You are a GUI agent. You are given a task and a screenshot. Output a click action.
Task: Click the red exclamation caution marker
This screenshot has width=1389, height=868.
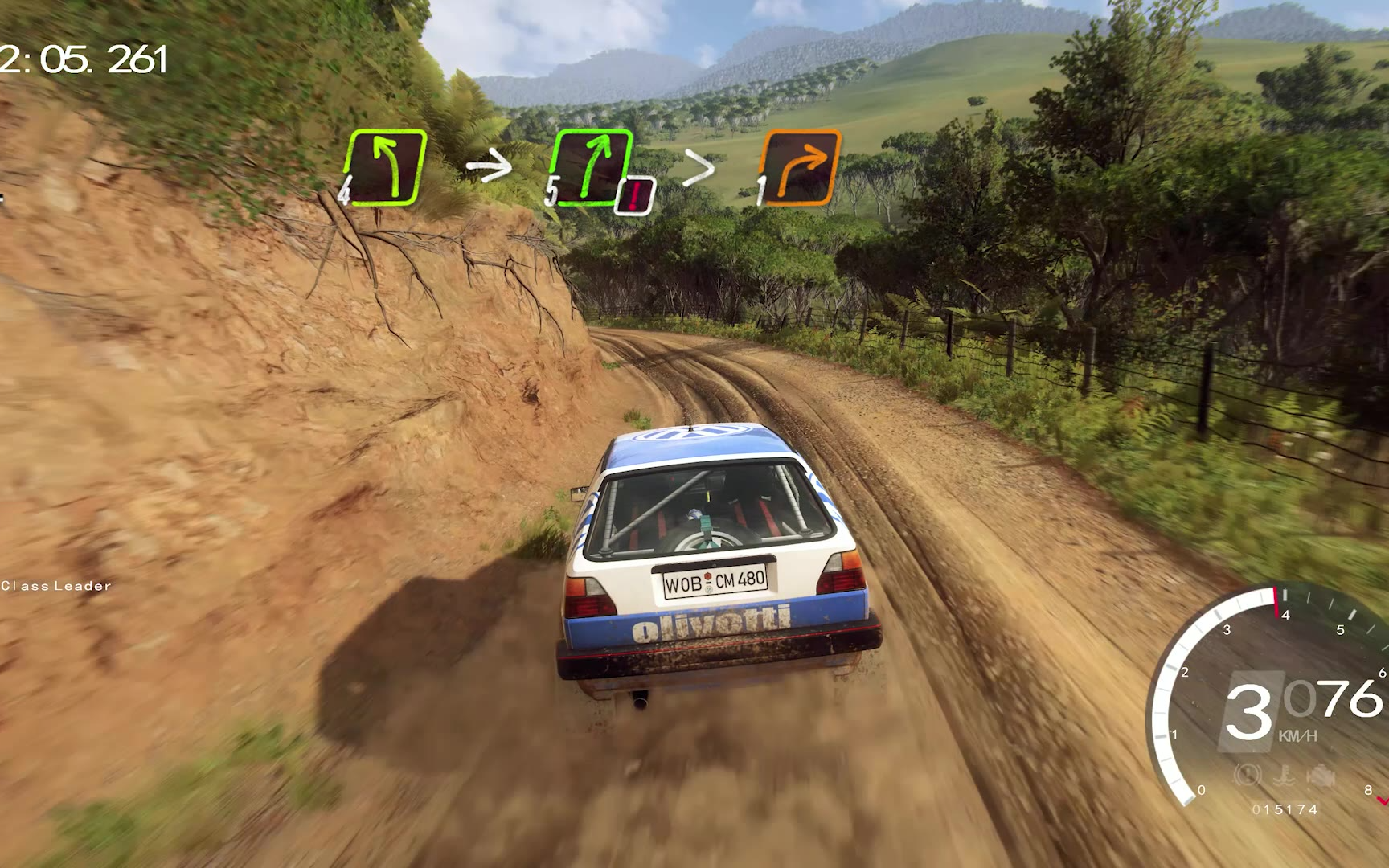pyautogui.click(x=636, y=195)
